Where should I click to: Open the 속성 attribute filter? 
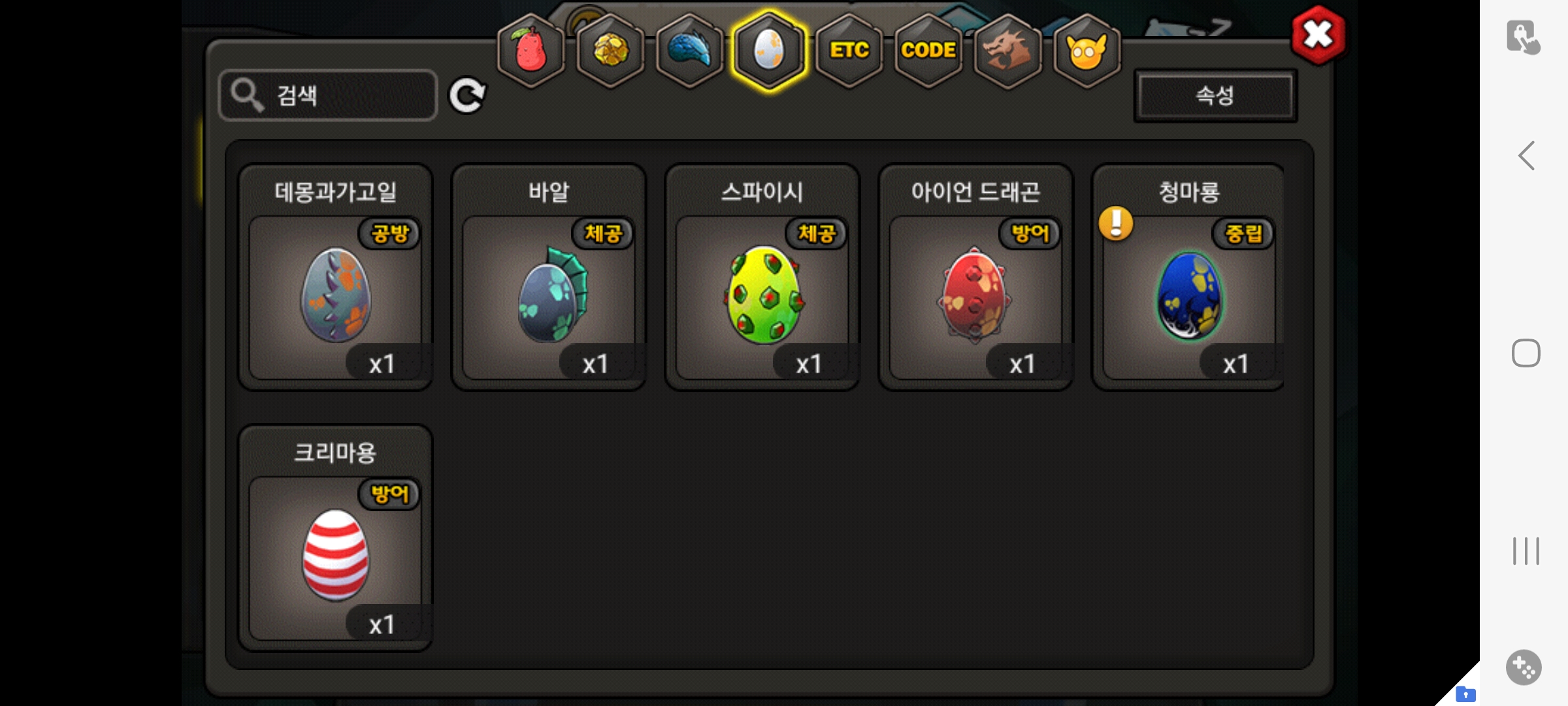[x=1215, y=95]
